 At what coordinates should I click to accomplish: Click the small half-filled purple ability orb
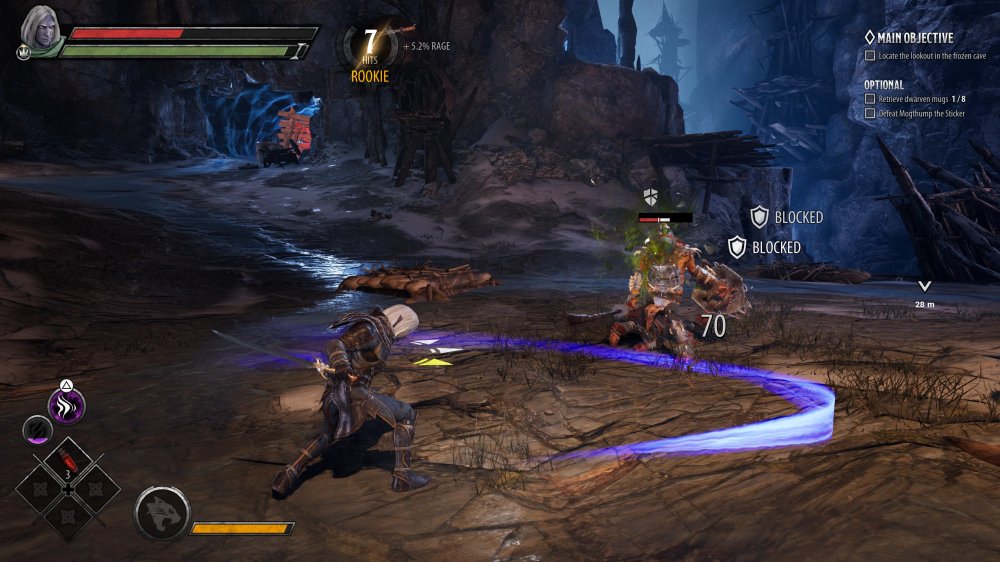pyautogui.click(x=35, y=430)
